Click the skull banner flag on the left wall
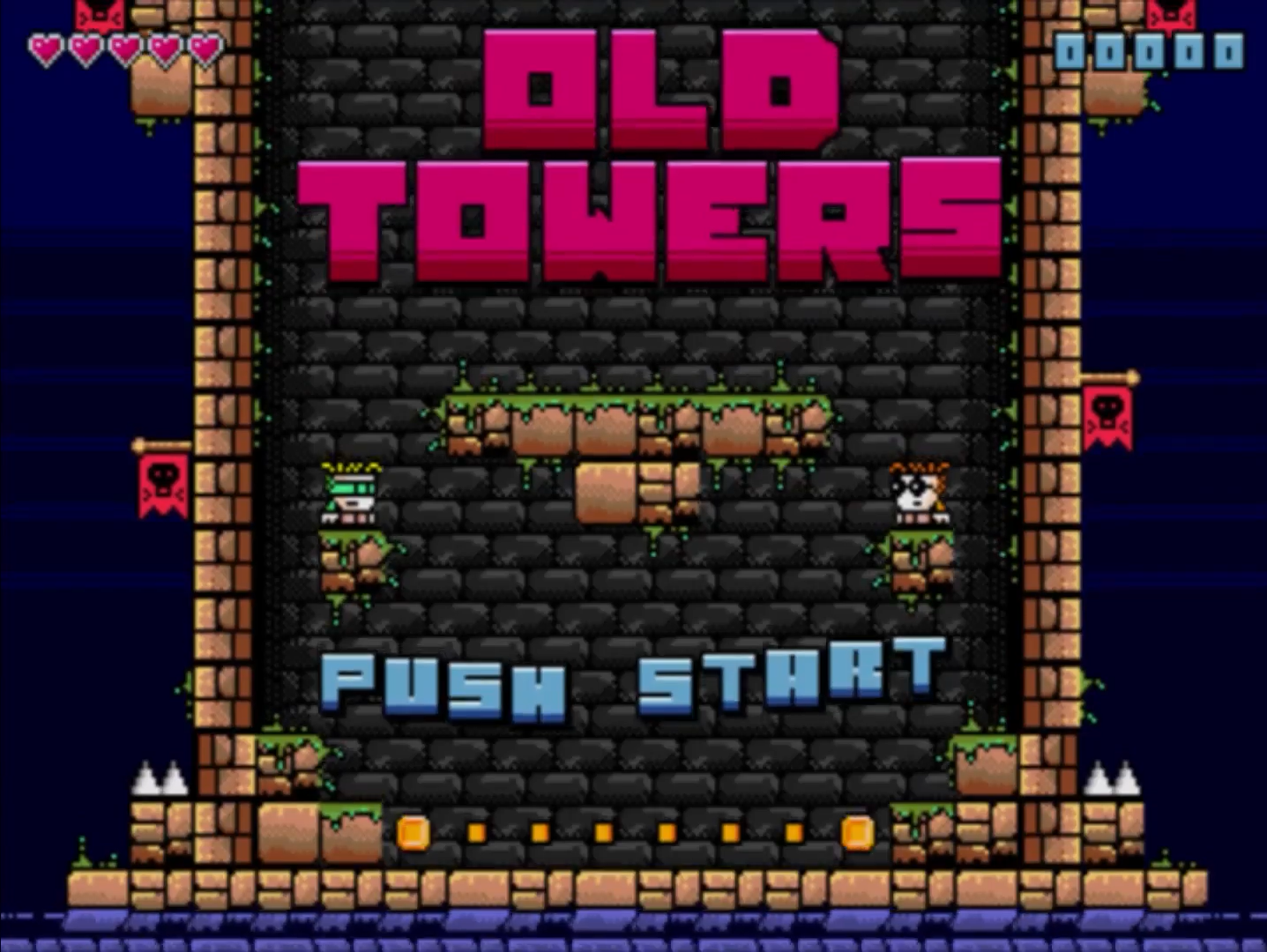The image size is (1267, 952). click(163, 485)
